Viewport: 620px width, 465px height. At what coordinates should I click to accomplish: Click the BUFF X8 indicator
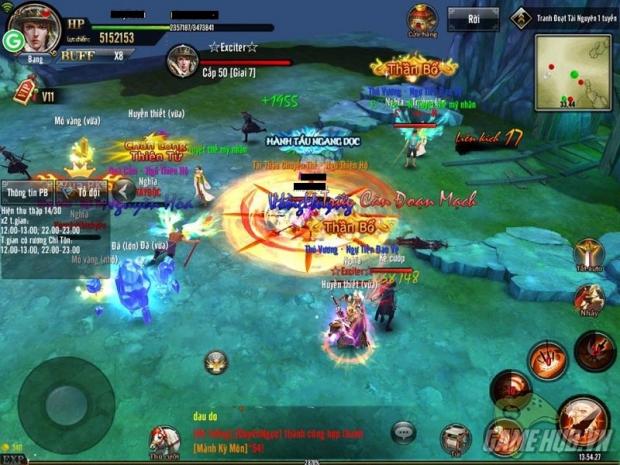pos(92,56)
